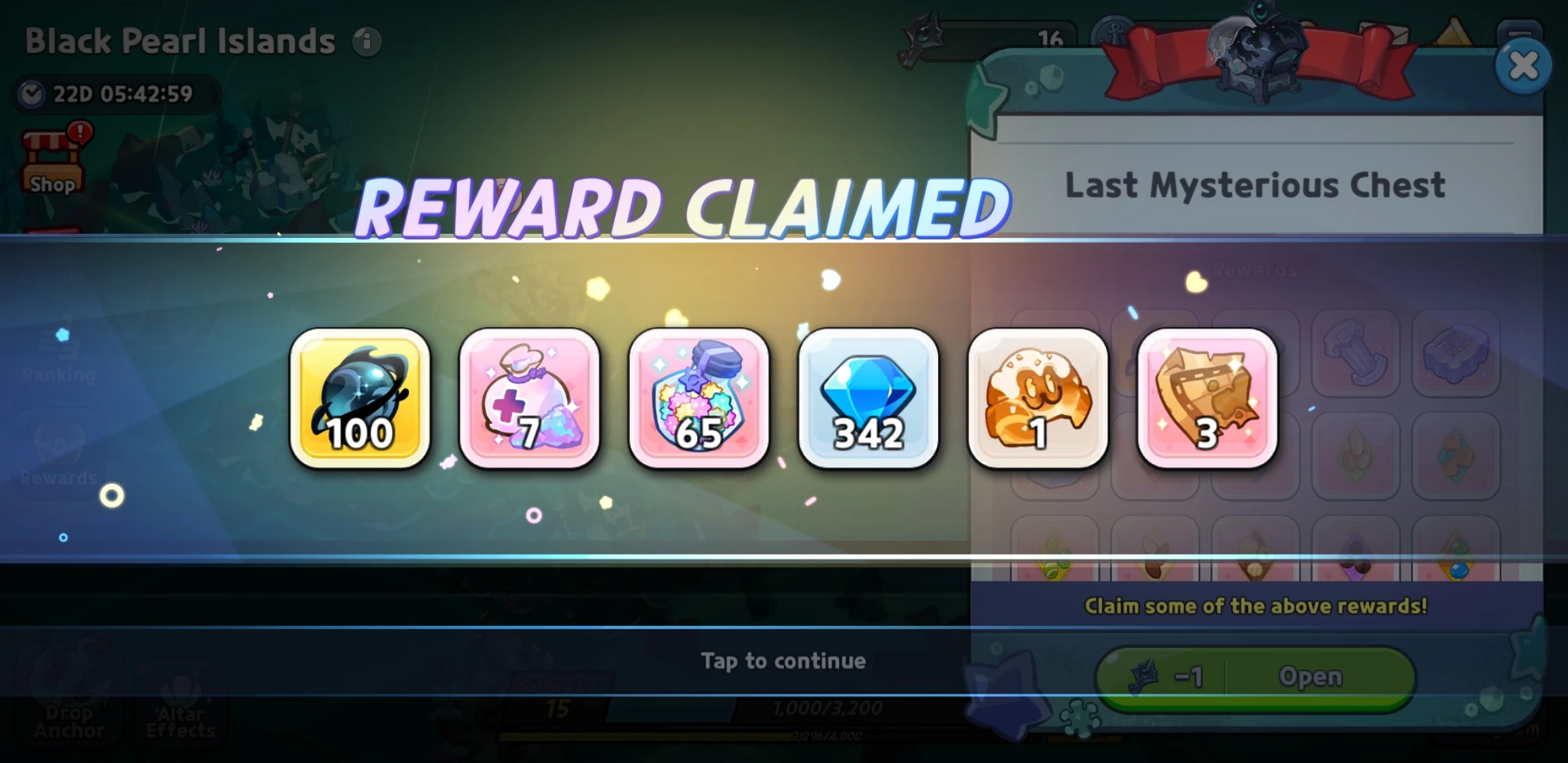This screenshot has width=1568, height=763.
Task: Select the black pearl reward showing 100
Action: [x=360, y=399]
